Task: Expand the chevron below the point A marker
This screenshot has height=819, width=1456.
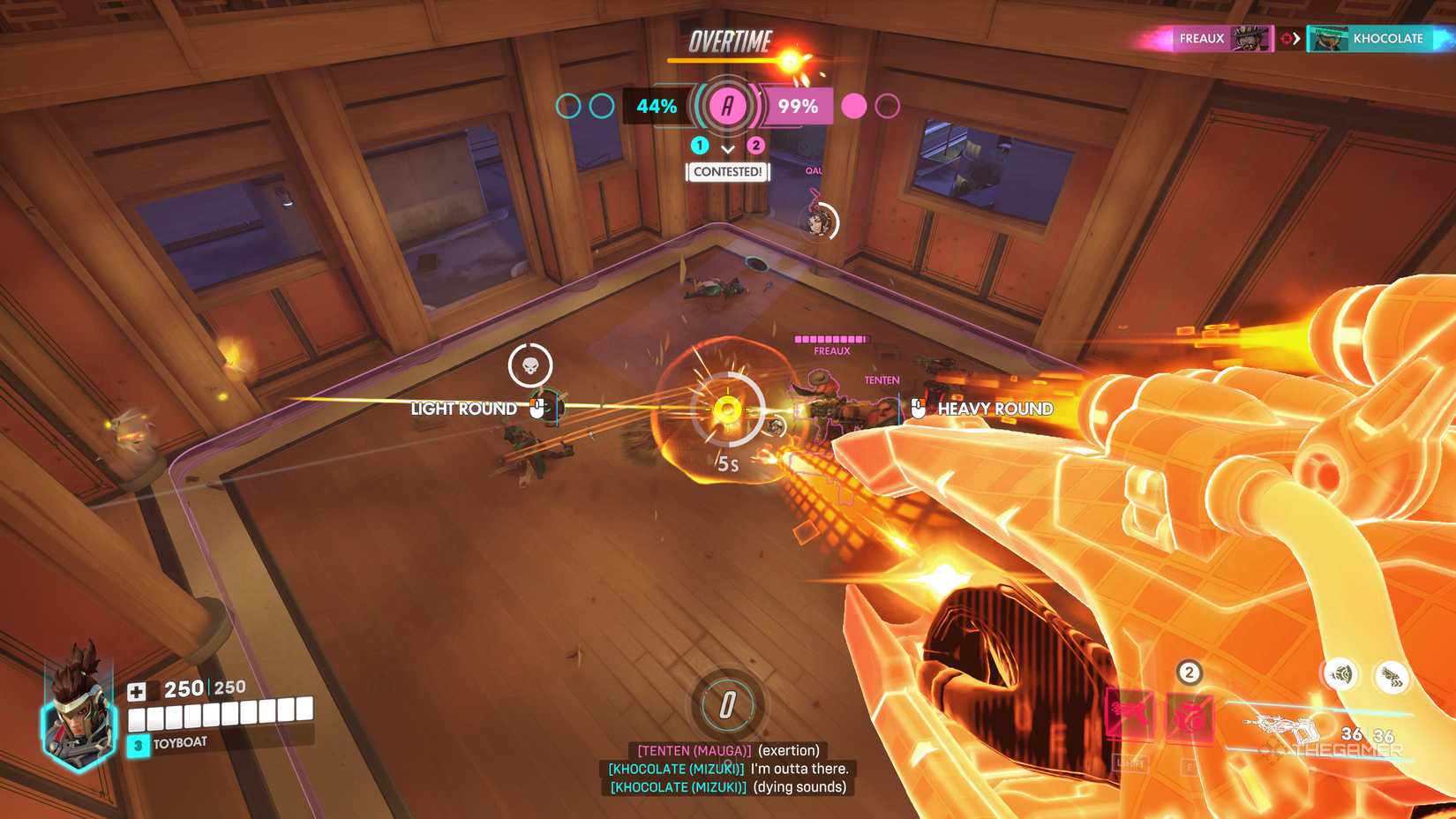Action: [x=727, y=150]
